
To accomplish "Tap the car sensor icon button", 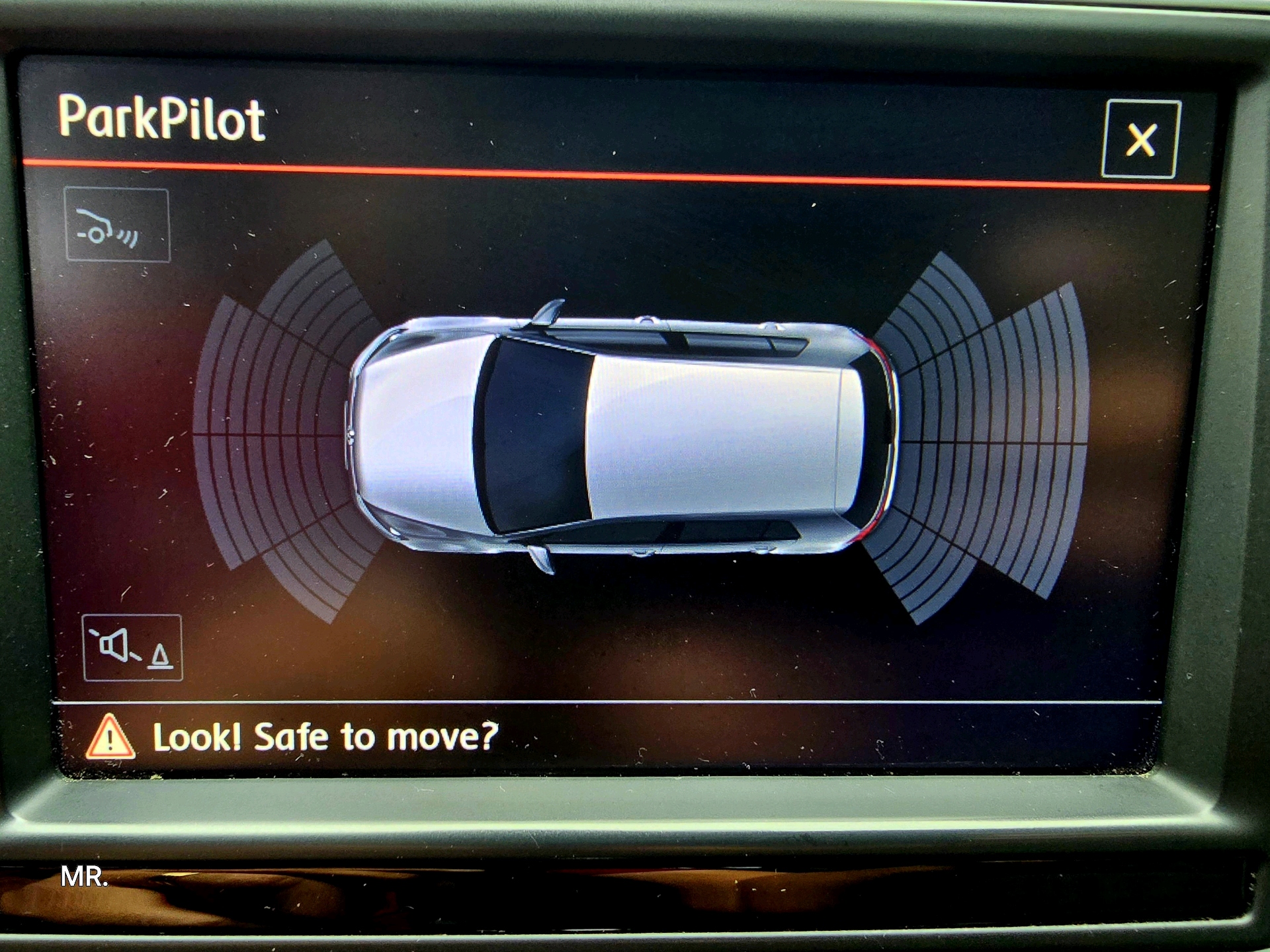I will (117, 225).
